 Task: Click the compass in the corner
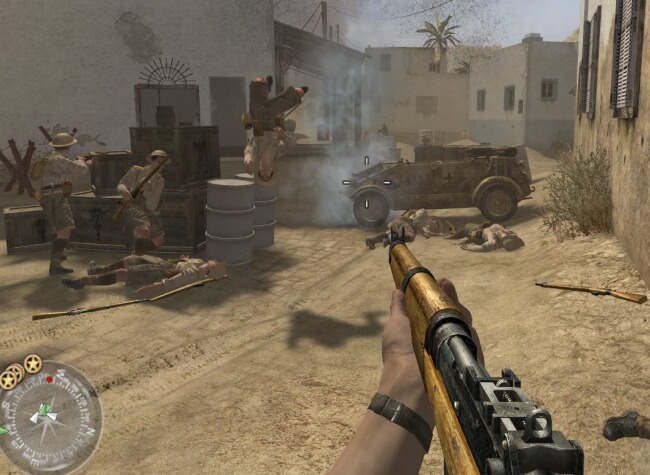[47, 417]
